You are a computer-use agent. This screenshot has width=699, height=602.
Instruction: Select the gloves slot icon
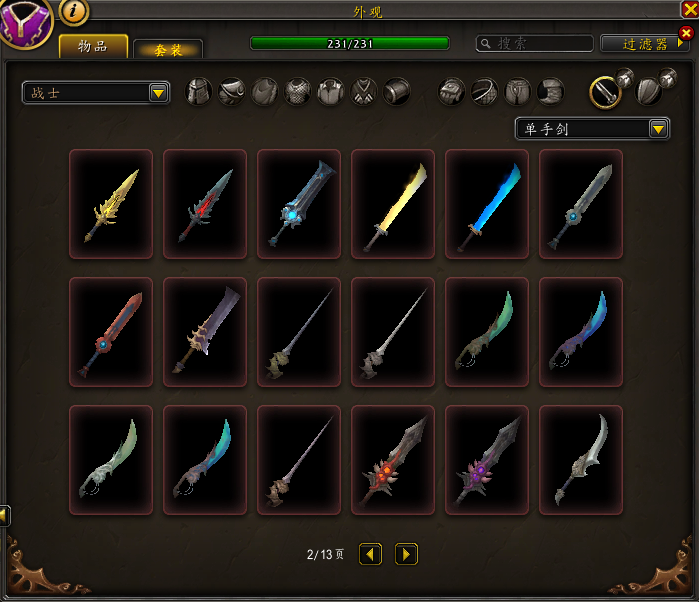click(452, 92)
